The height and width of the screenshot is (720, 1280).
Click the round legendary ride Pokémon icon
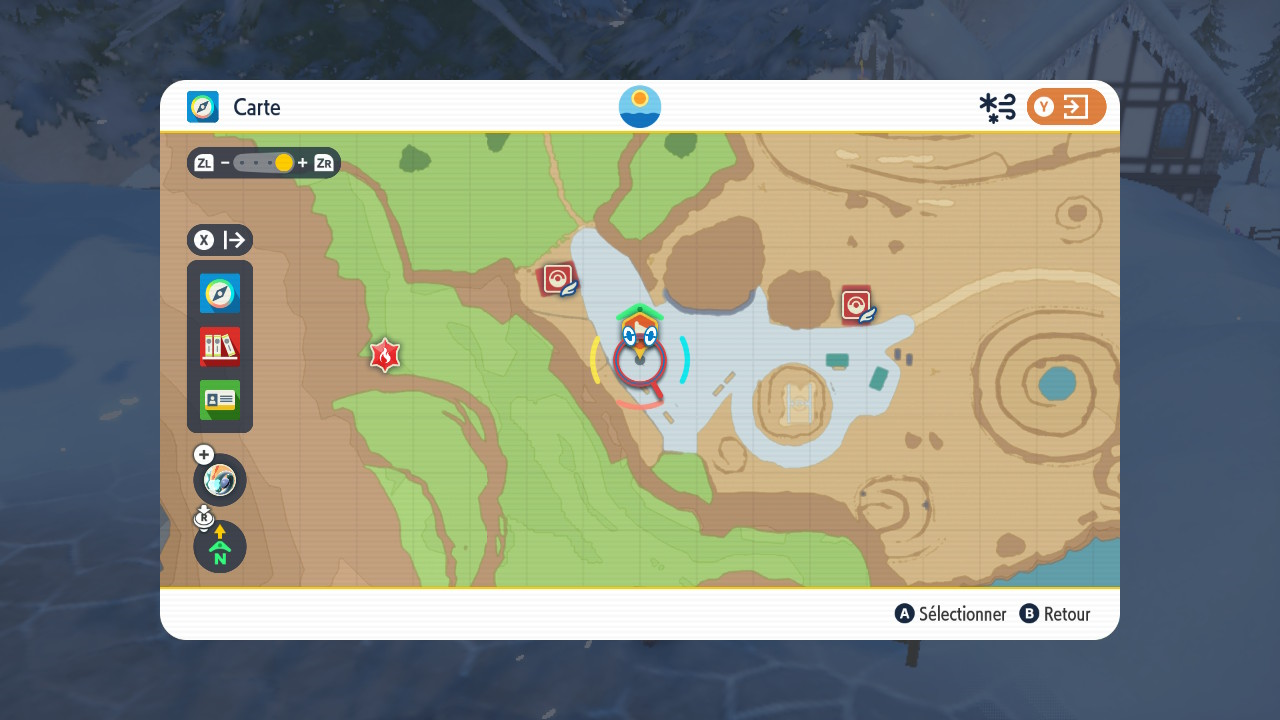click(x=220, y=480)
